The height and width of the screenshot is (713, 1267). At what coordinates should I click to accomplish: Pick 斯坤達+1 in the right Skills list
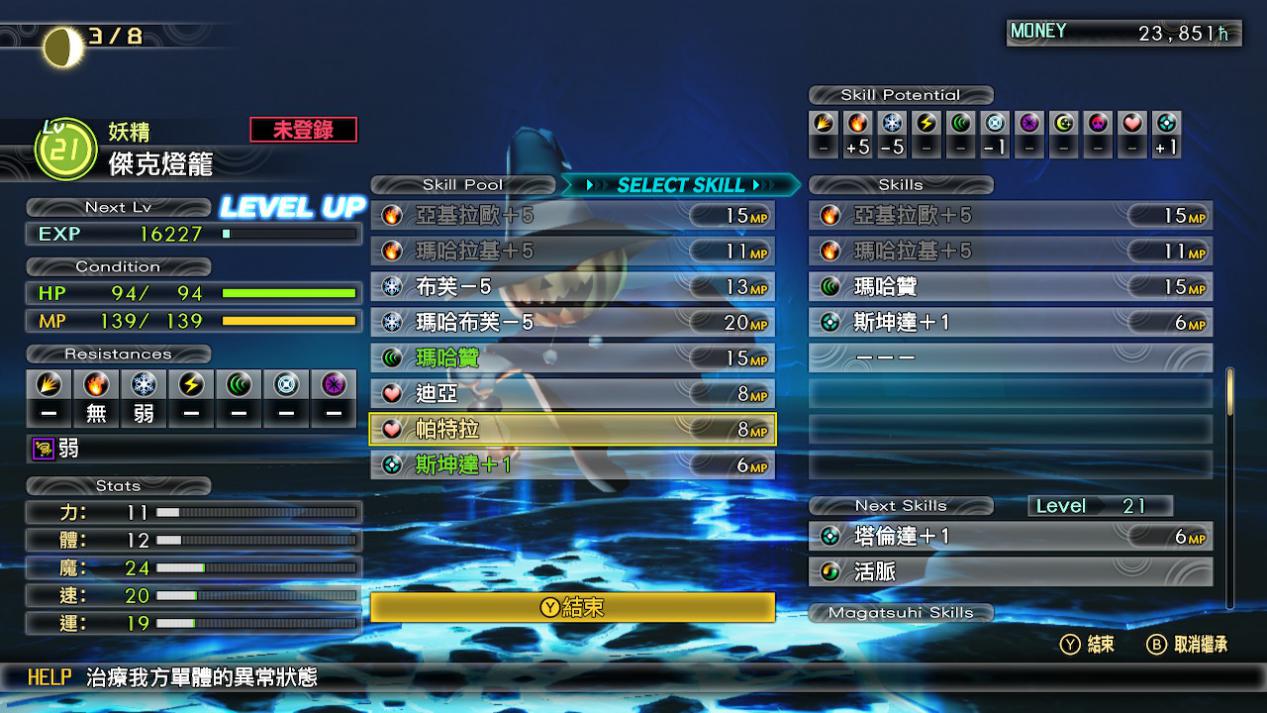(x=1010, y=323)
